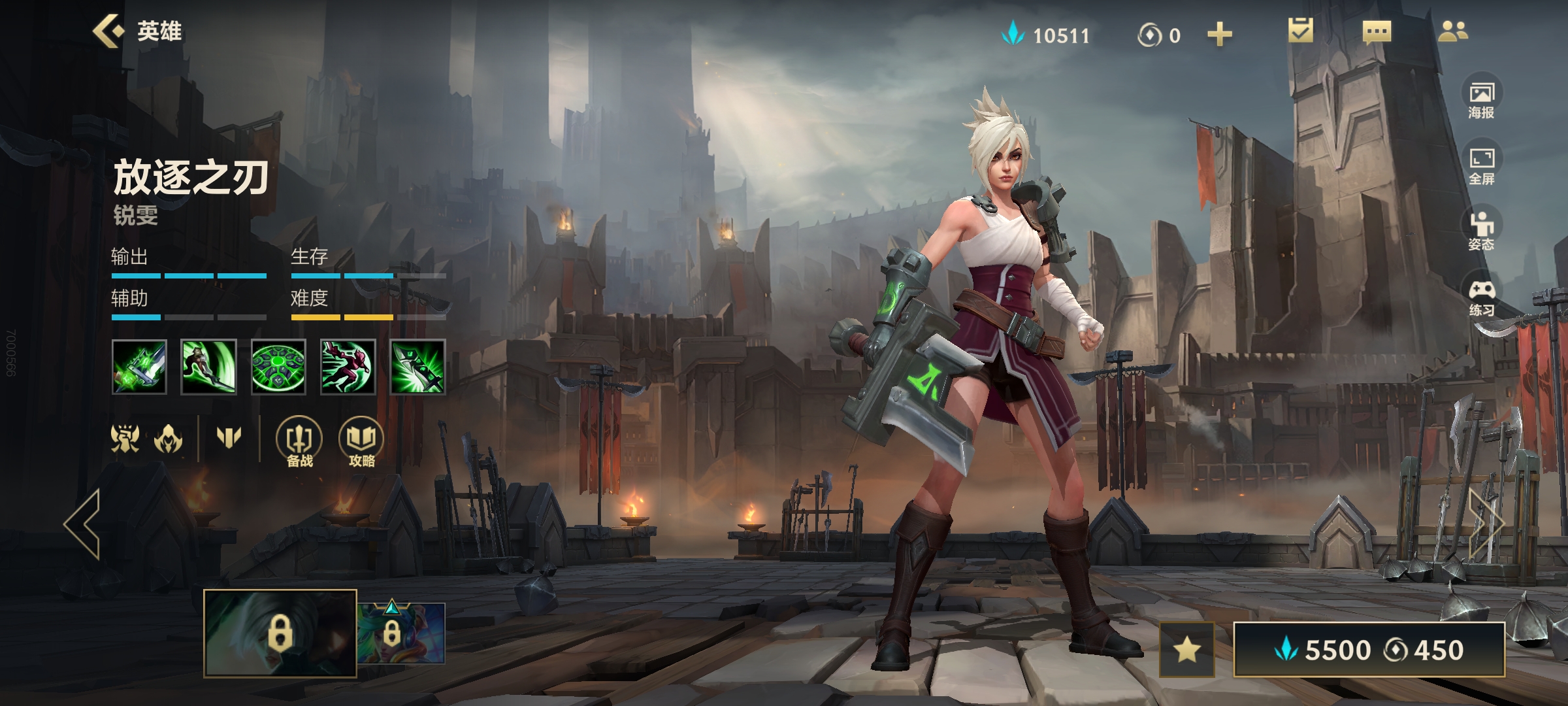1568x706 pixels.
Task: Open the missions checklist icon
Action: 1300,31
